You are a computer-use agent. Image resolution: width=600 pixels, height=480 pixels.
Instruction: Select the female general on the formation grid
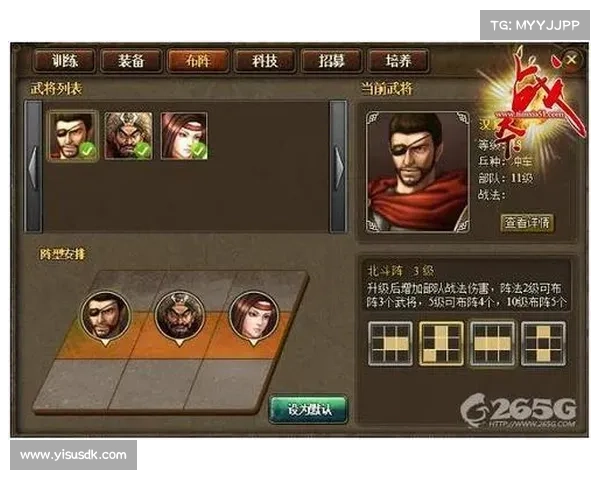(253, 315)
